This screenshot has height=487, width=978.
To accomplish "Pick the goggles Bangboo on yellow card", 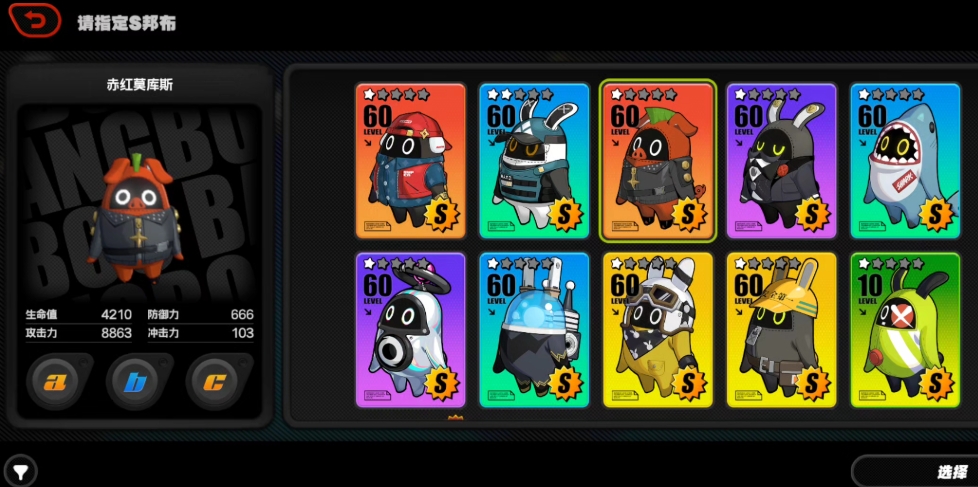I will pyautogui.click(x=658, y=330).
